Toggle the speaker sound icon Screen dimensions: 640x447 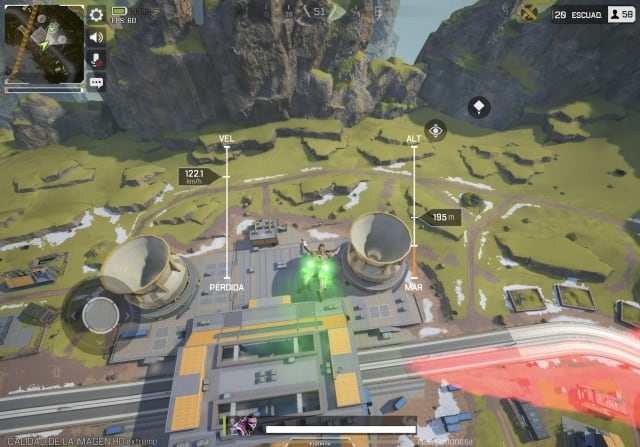tap(96, 37)
